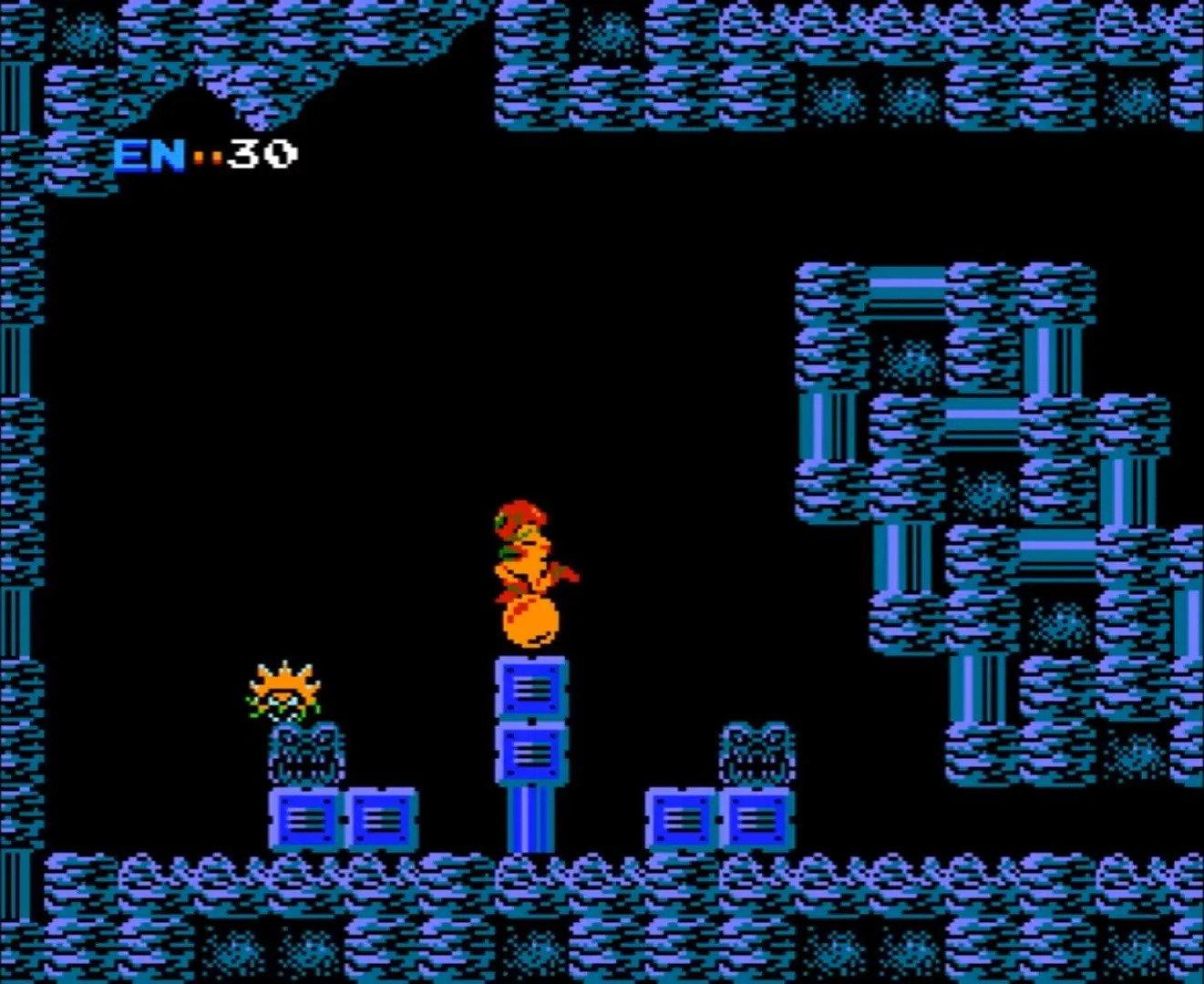Select the monster-face block near the right pillar
1204x984 pixels.
tap(756, 752)
